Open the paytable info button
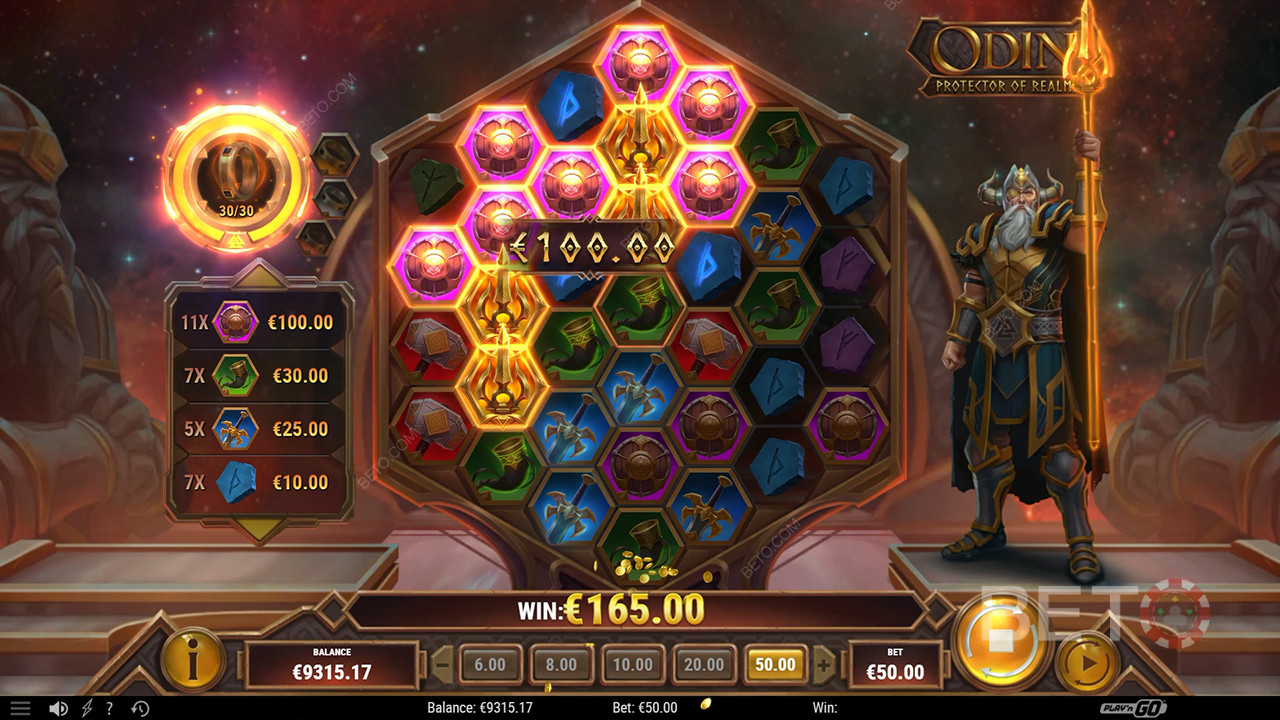 click(x=193, y=660)
